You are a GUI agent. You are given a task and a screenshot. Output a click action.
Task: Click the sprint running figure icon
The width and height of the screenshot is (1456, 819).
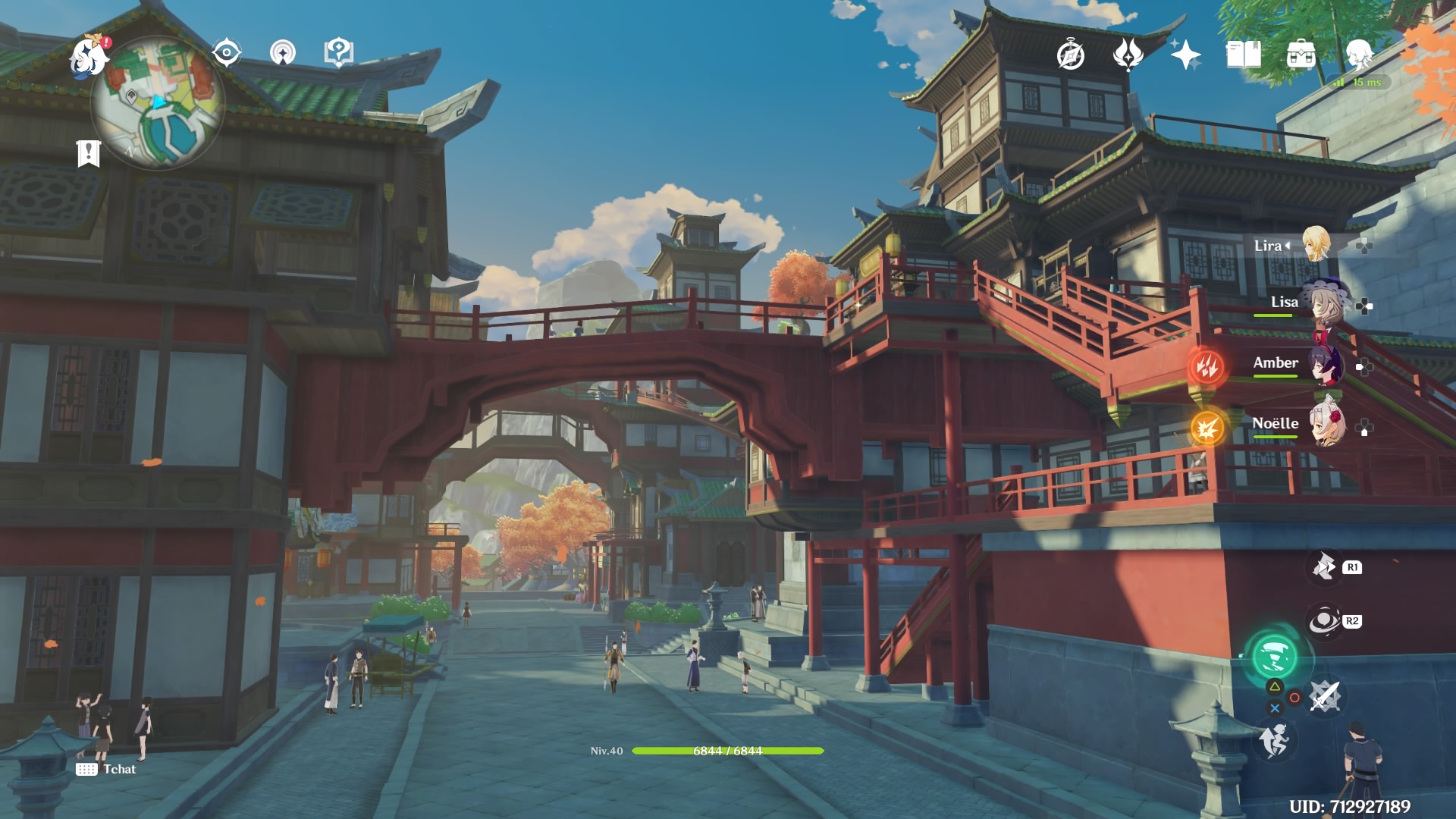1274,739
